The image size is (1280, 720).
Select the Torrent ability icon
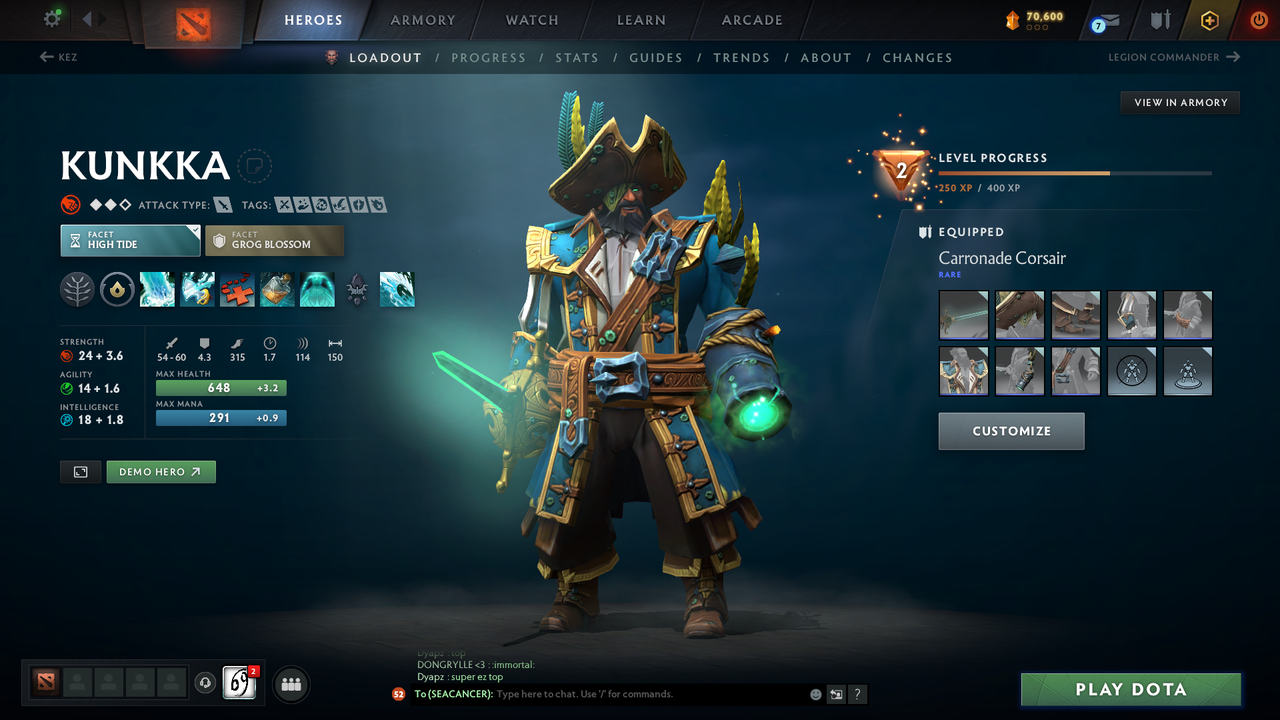point(157,289)
